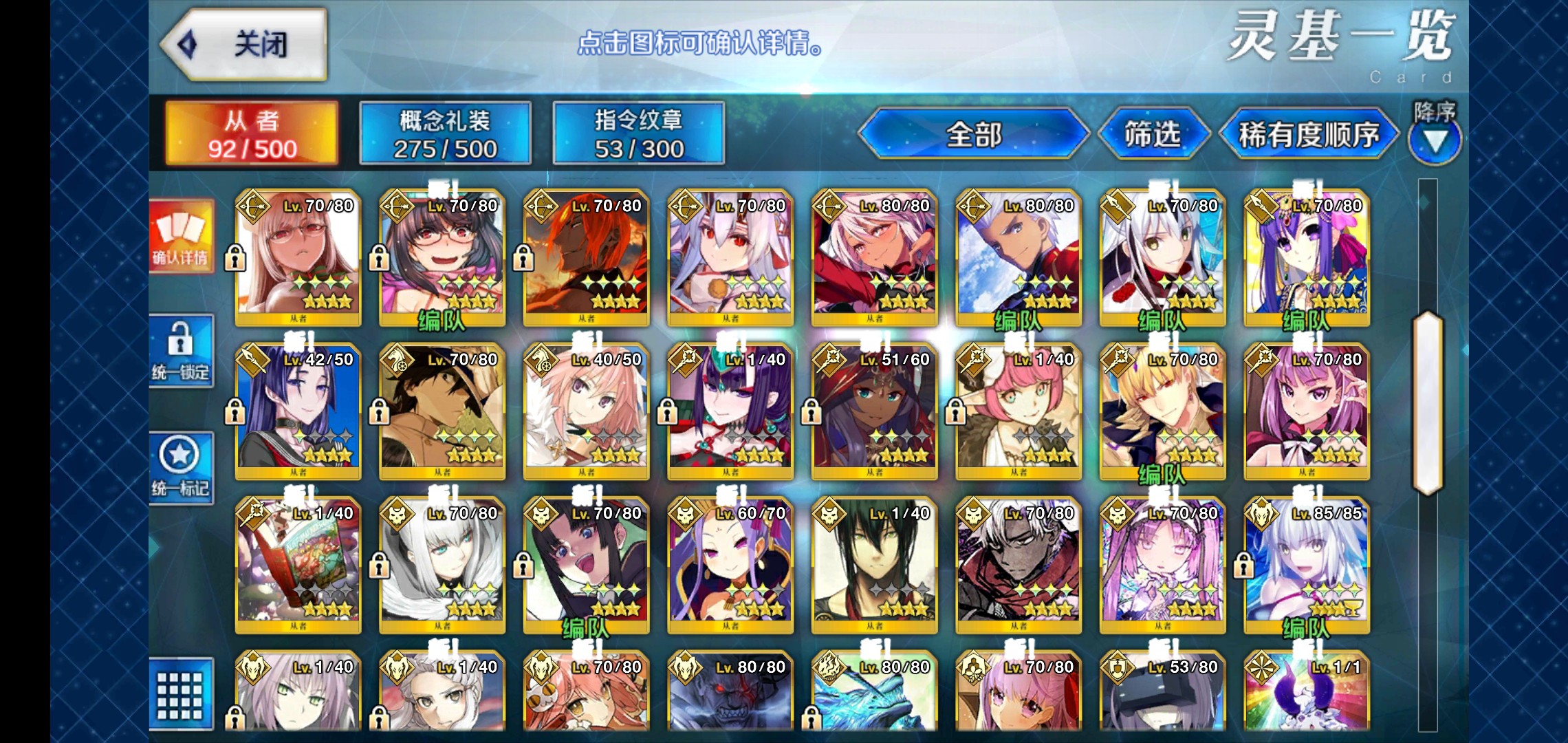Open the 筛选 filter options
The height and width of the screenshot is (743, 1568).
pyautogui.click(x=1153, y=134)
